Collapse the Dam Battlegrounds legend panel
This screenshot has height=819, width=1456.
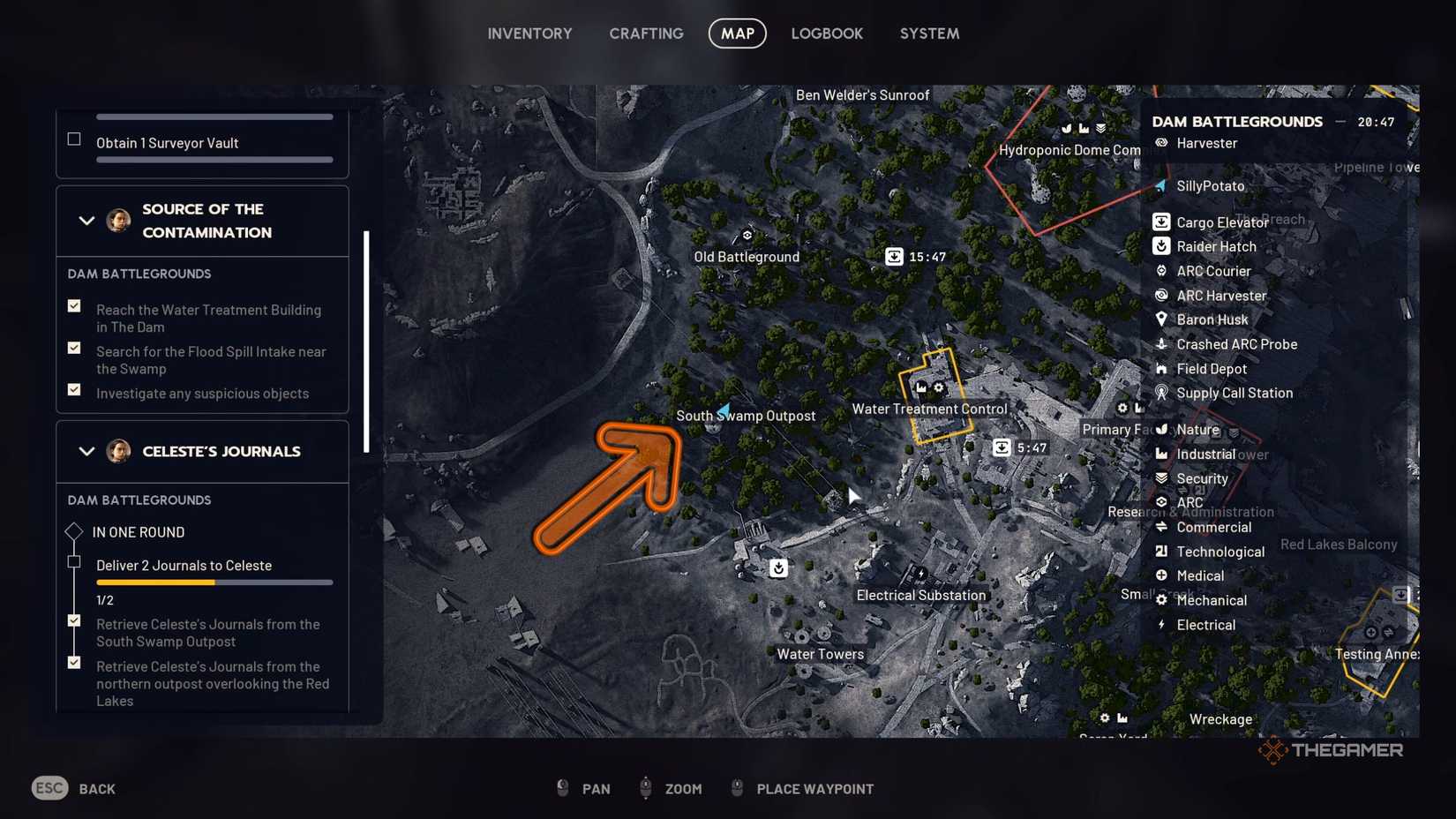pos(1340,121)
